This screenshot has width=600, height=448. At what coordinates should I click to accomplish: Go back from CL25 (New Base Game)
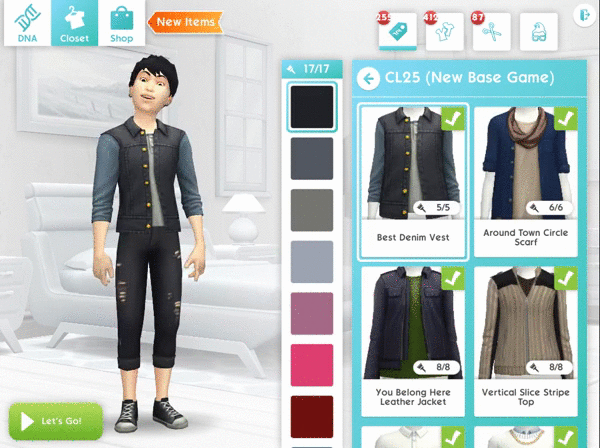368,77
